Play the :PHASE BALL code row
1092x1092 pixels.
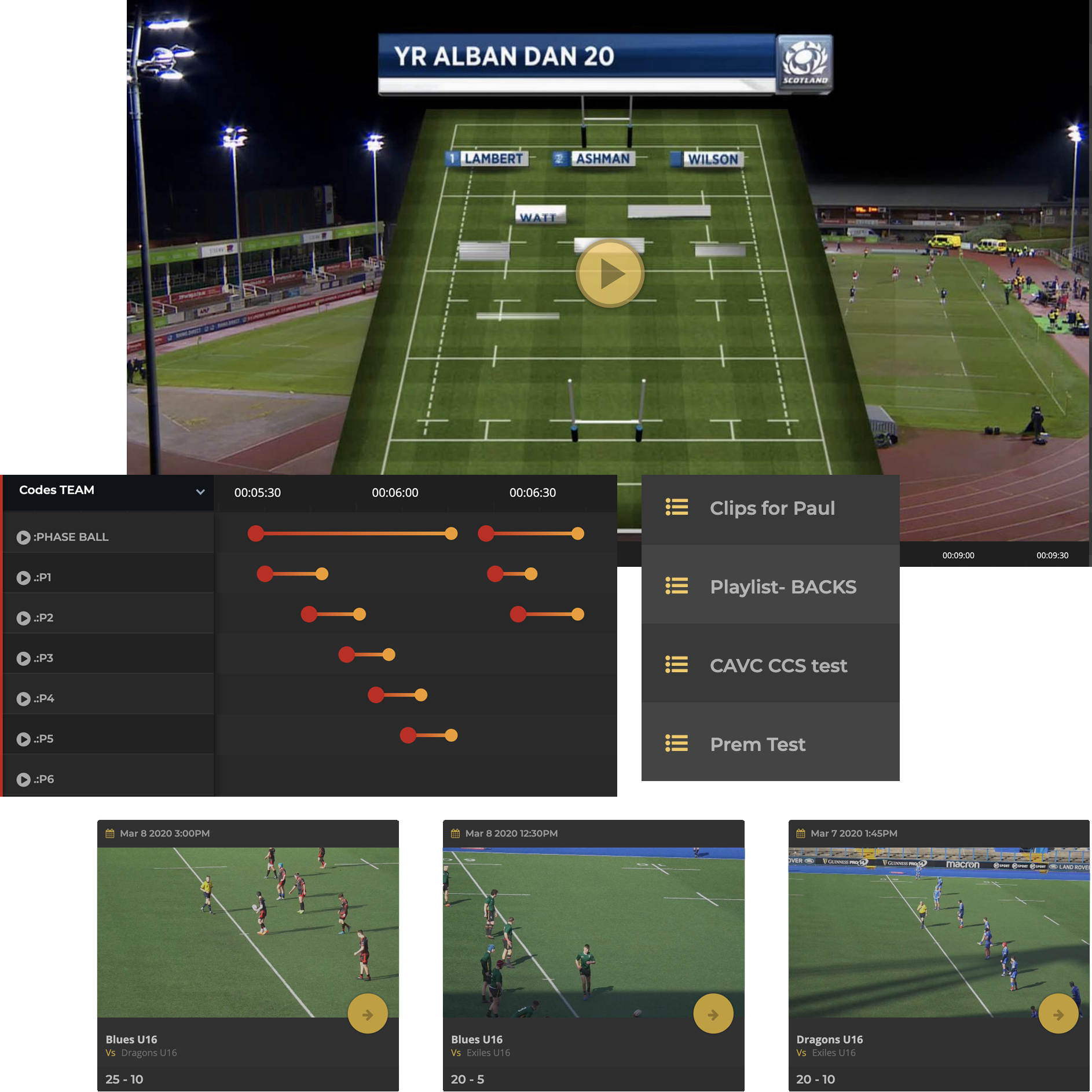(x=23, y=537)
